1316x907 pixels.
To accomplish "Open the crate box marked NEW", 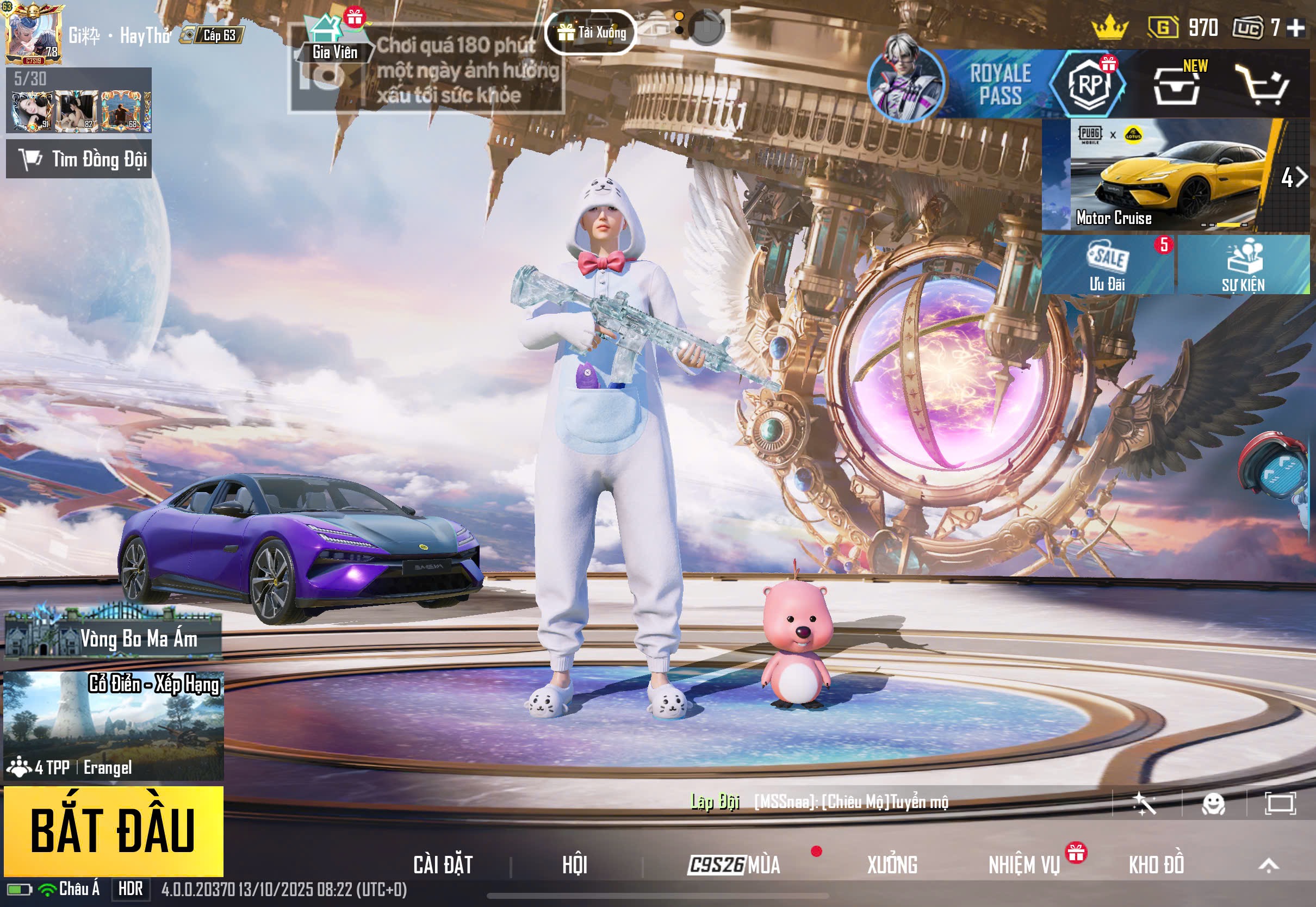I will tap(1176, 86).
